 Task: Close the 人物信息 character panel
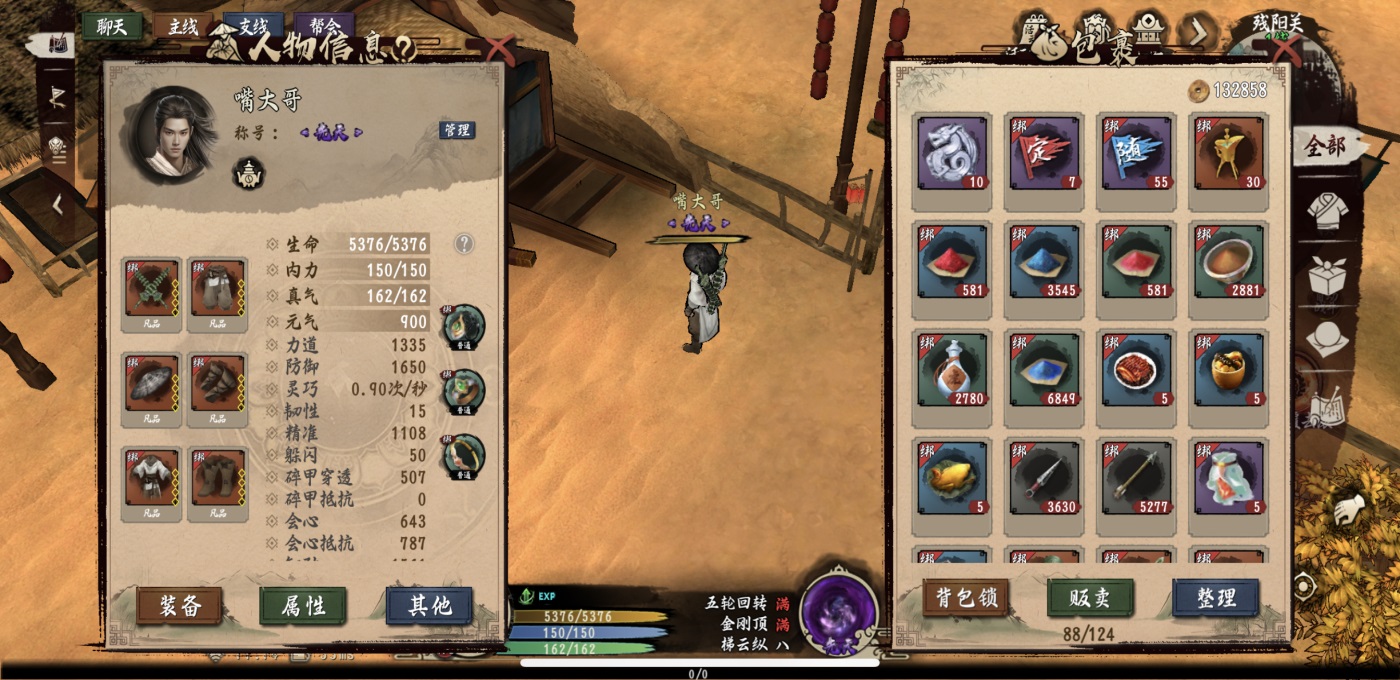pyautogui.click(x=498, y=48)
